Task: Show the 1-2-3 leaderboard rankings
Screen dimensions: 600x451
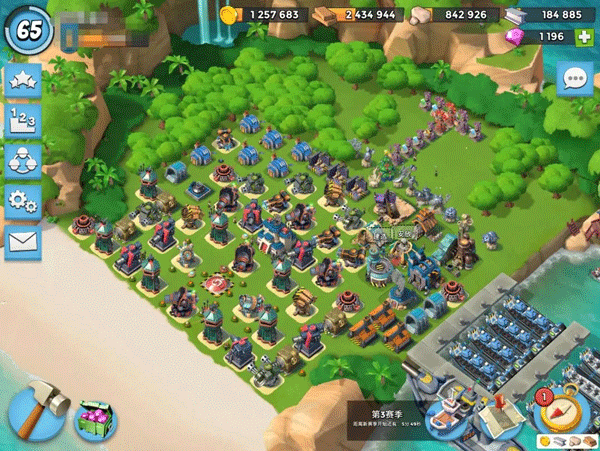Action: click(x=23, y=121)
